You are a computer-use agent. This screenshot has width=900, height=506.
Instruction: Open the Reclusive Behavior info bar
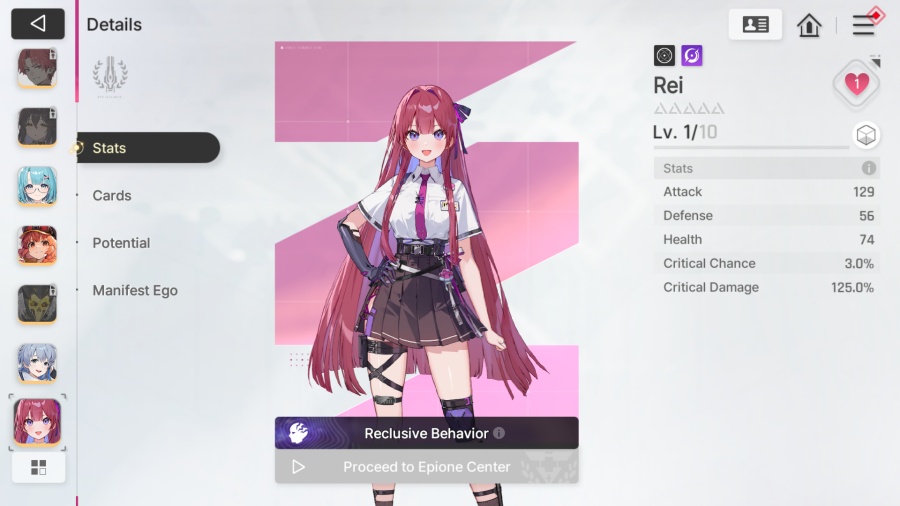coord(426,433)
